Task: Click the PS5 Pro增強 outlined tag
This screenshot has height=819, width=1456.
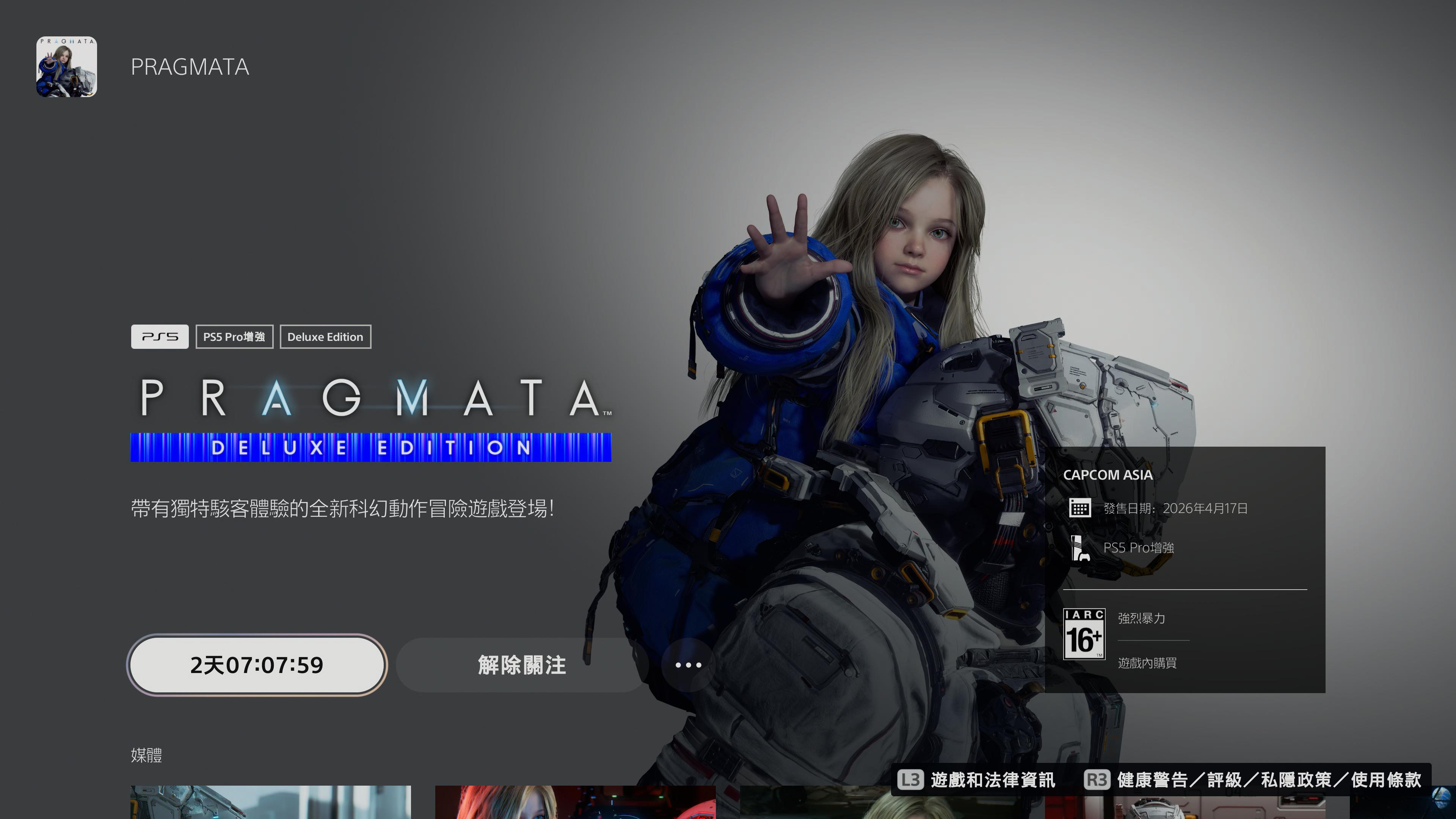Action: pyautogui.click(x=234, y=337)
